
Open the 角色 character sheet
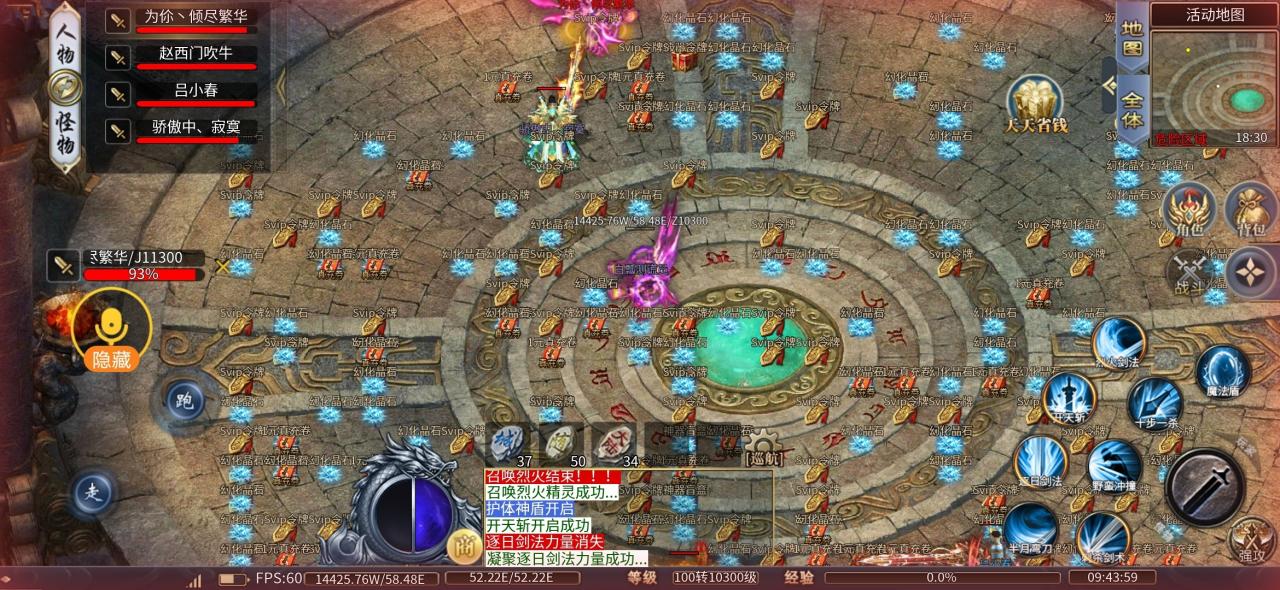point(1188,212)
